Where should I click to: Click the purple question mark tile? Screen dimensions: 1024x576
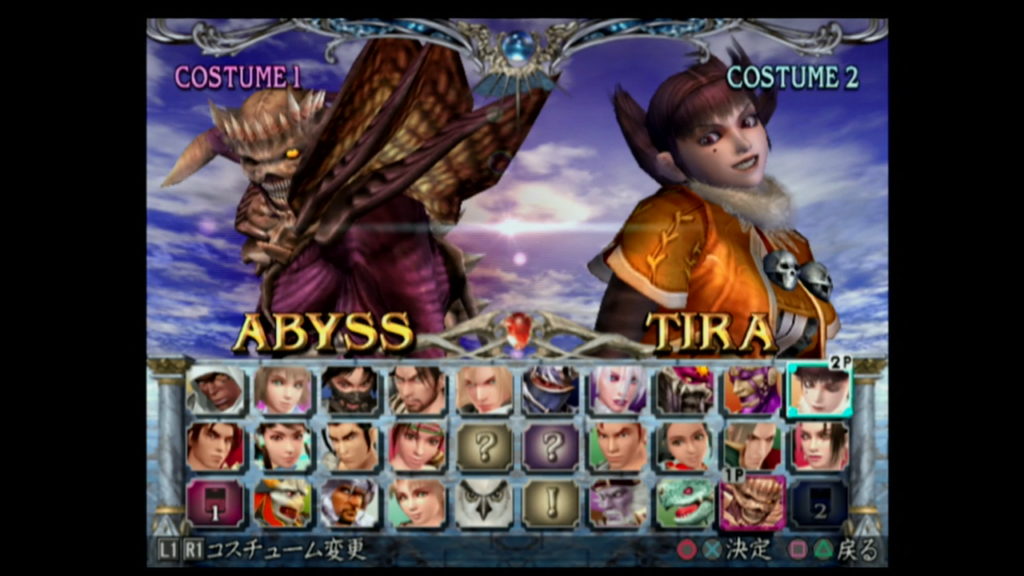pos(551,447)
